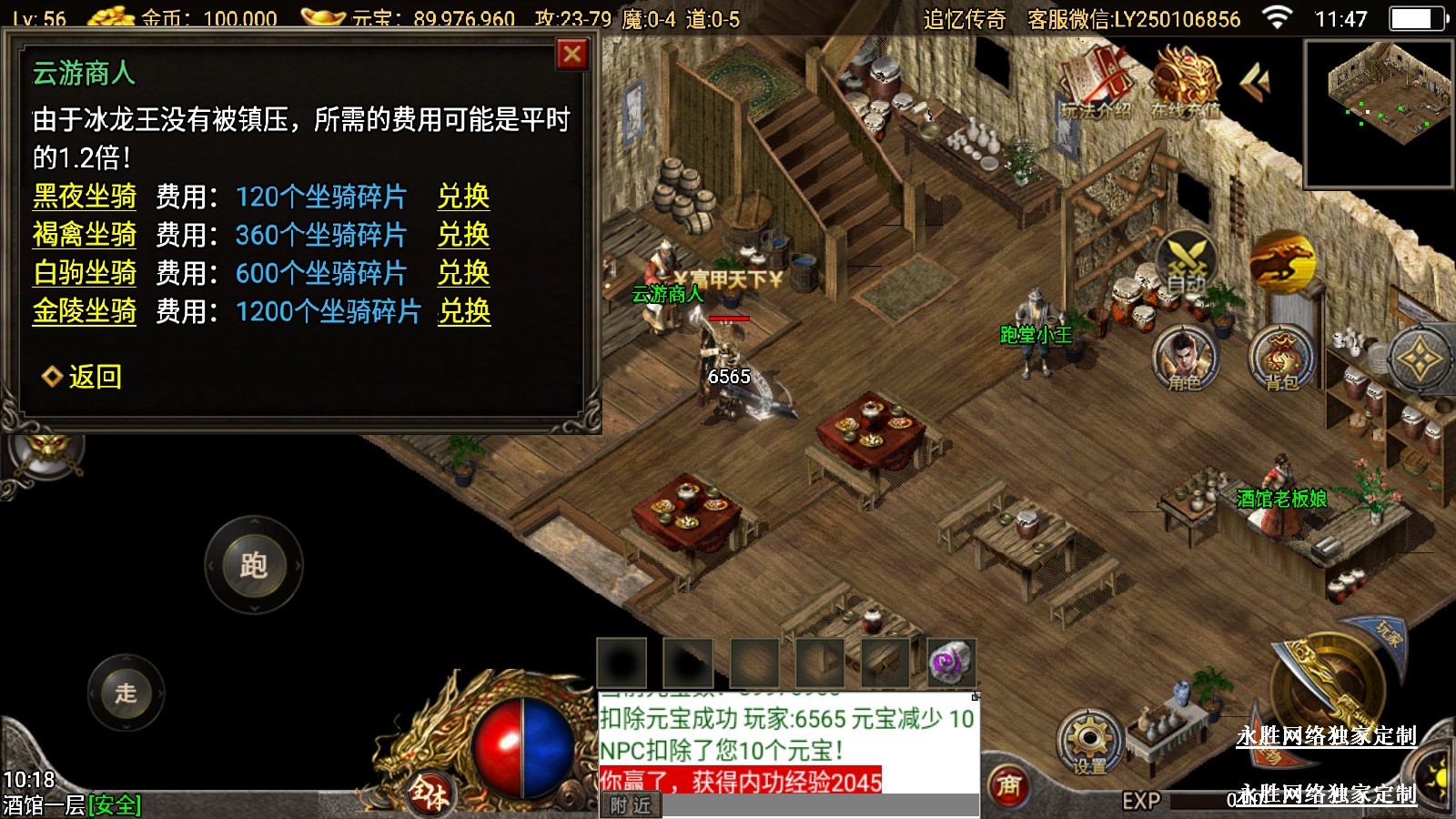Select the 黑夜坐骑 mount link
The image size is (1456, 819).
click(x=85, y=197)
